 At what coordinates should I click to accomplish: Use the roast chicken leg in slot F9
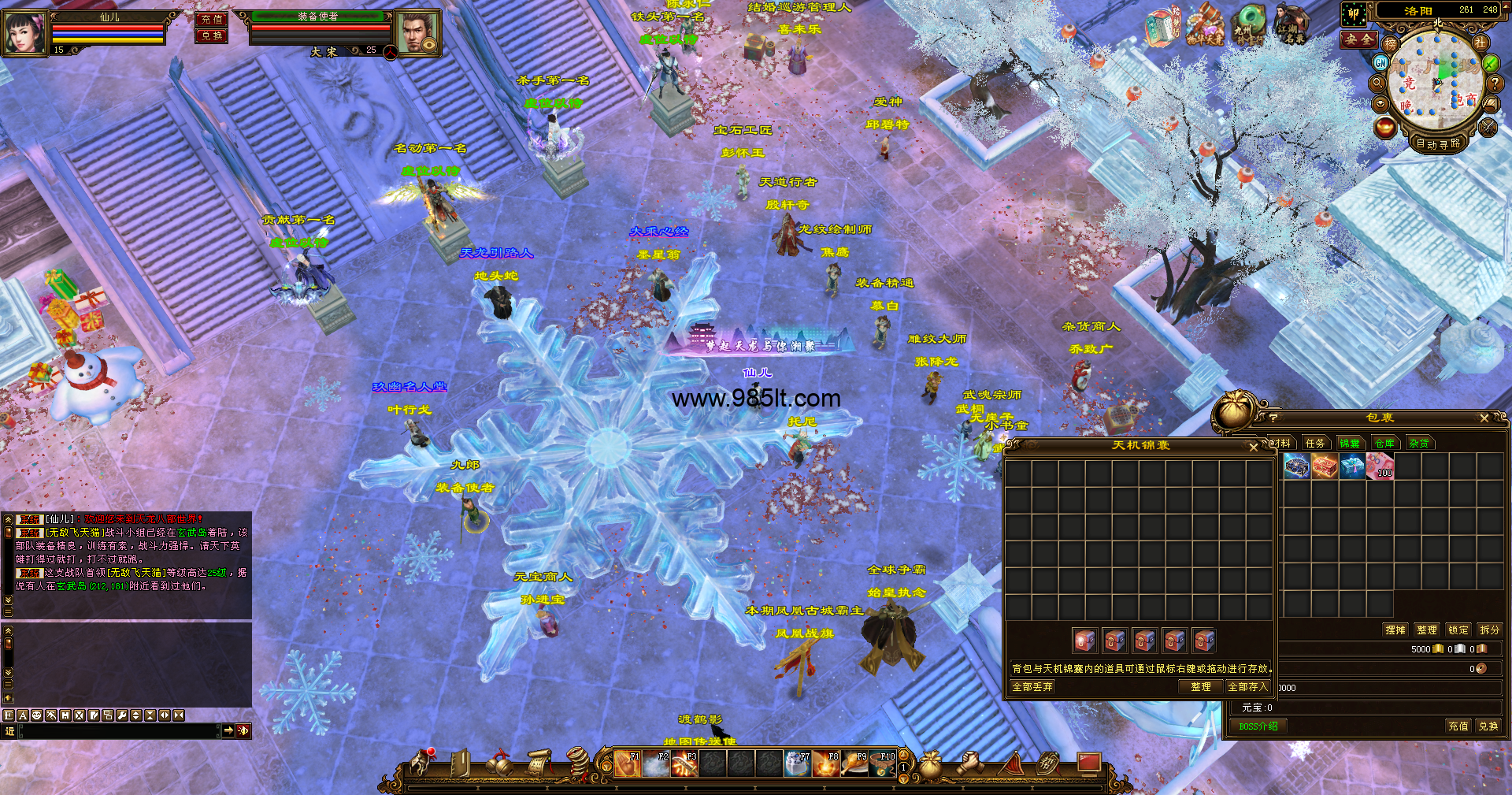pos(854,763)
